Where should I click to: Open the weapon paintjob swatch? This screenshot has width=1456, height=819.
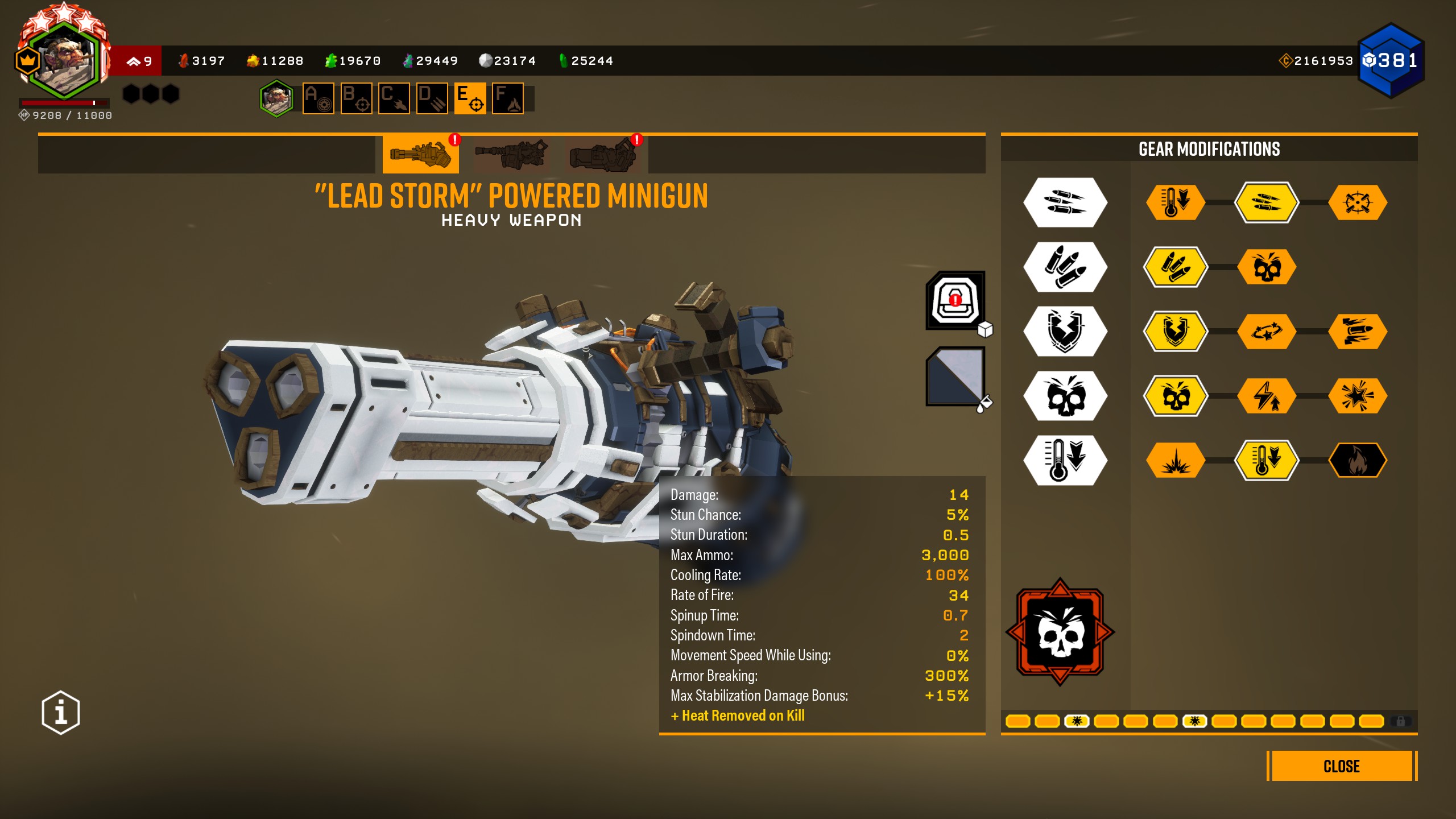pyautogui.click(x=955, y=376)
